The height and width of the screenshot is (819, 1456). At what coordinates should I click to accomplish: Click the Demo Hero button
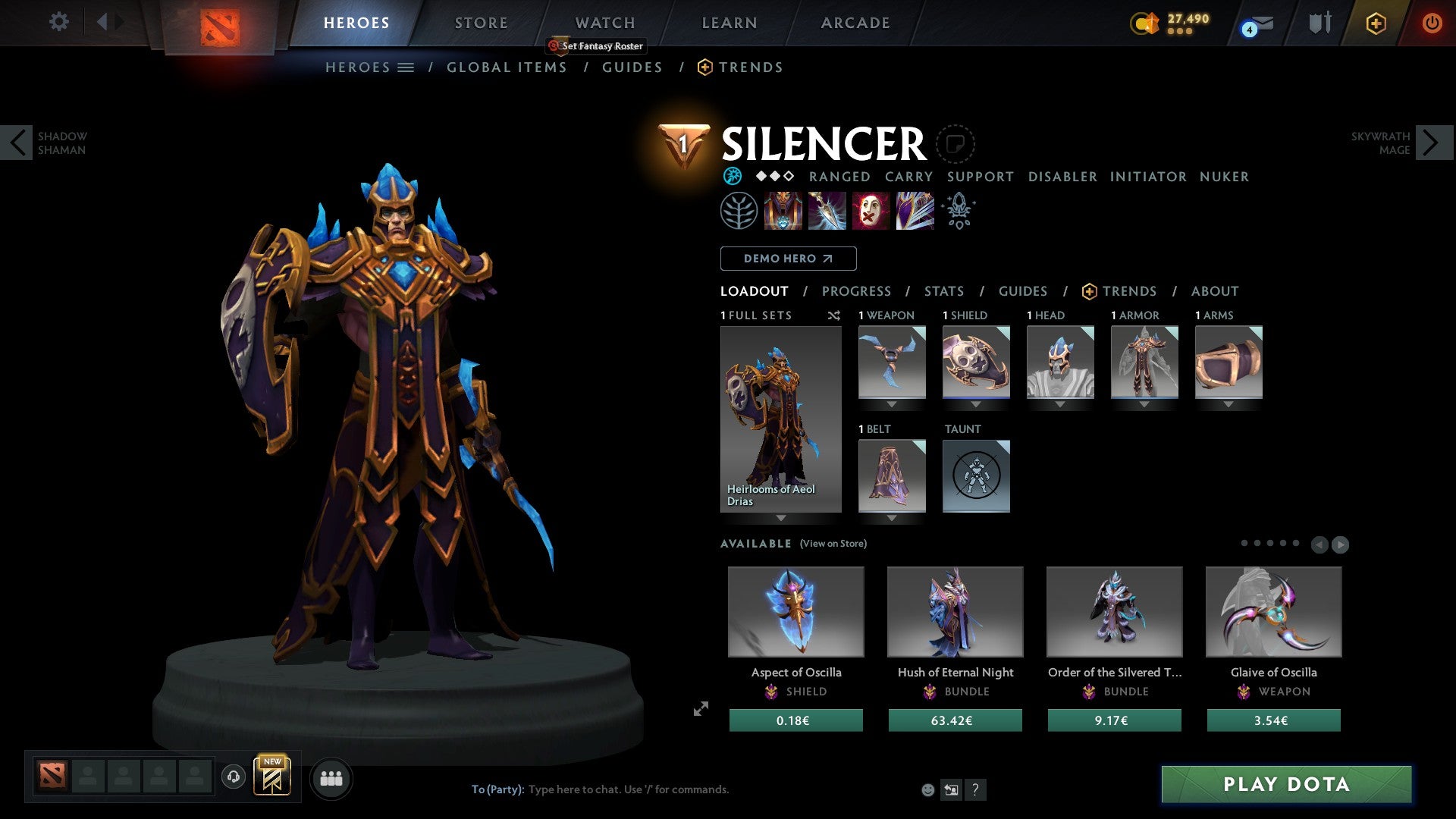pyautogui.click(x=788, y=258)
